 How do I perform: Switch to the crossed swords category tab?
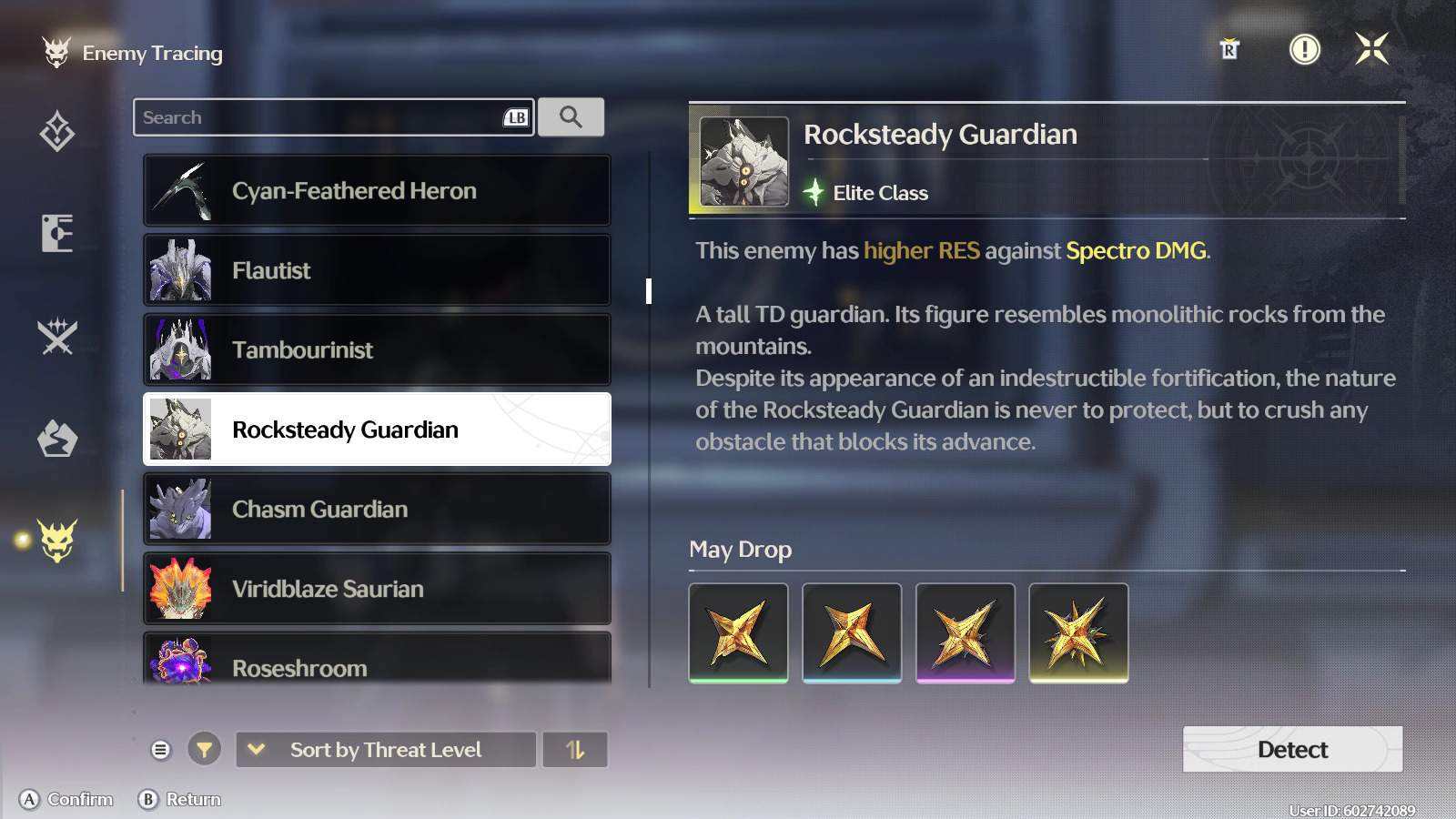coord(57,337)
